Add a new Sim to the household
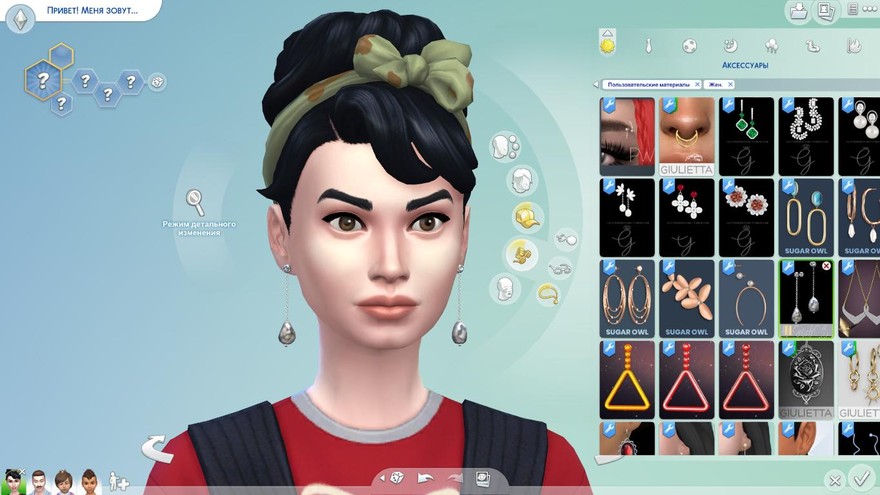The image size is (880, 495). click(x=119, y=481)
